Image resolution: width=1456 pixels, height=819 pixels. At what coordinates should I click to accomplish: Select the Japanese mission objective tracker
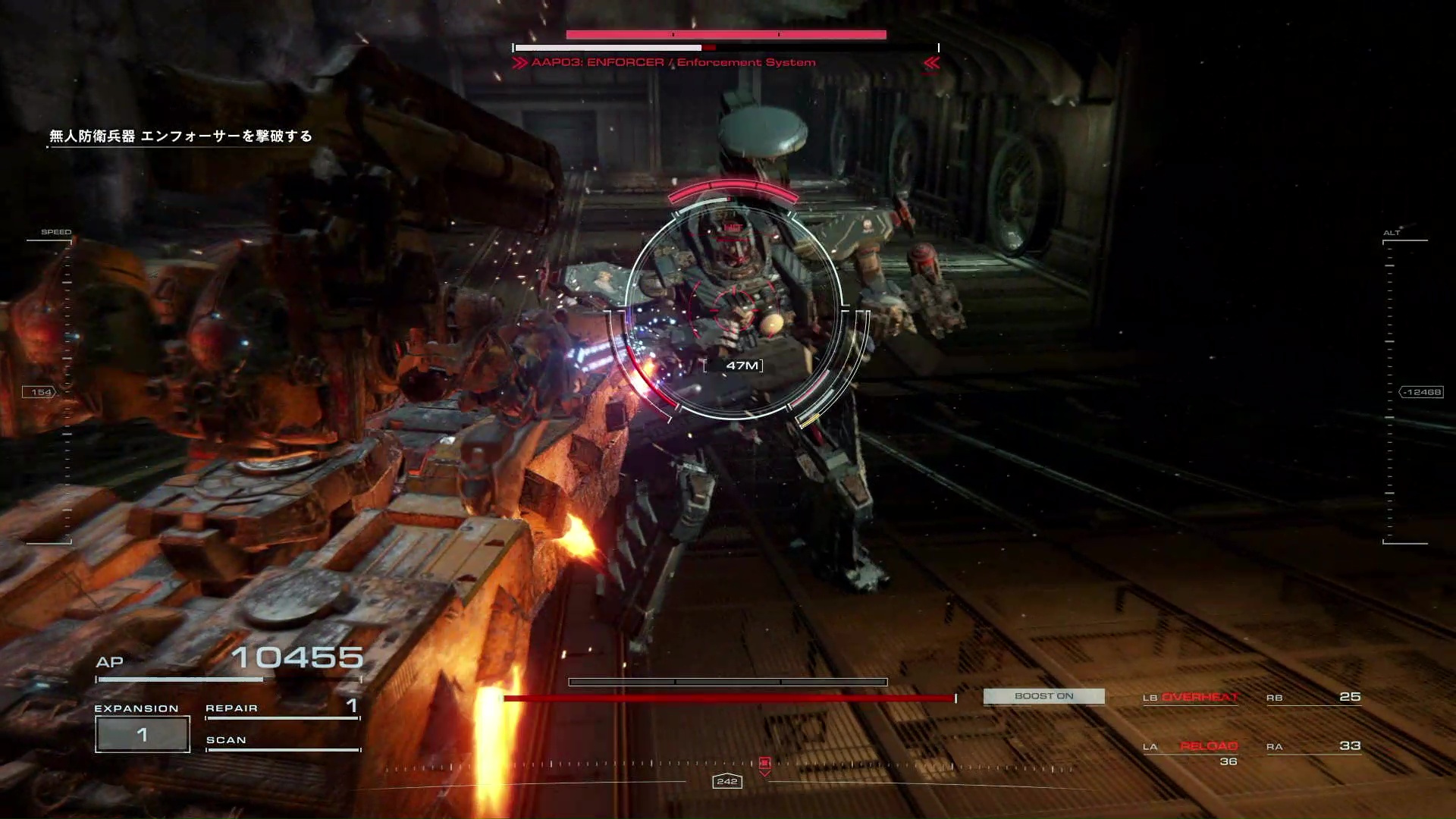[x=180, y=136]
